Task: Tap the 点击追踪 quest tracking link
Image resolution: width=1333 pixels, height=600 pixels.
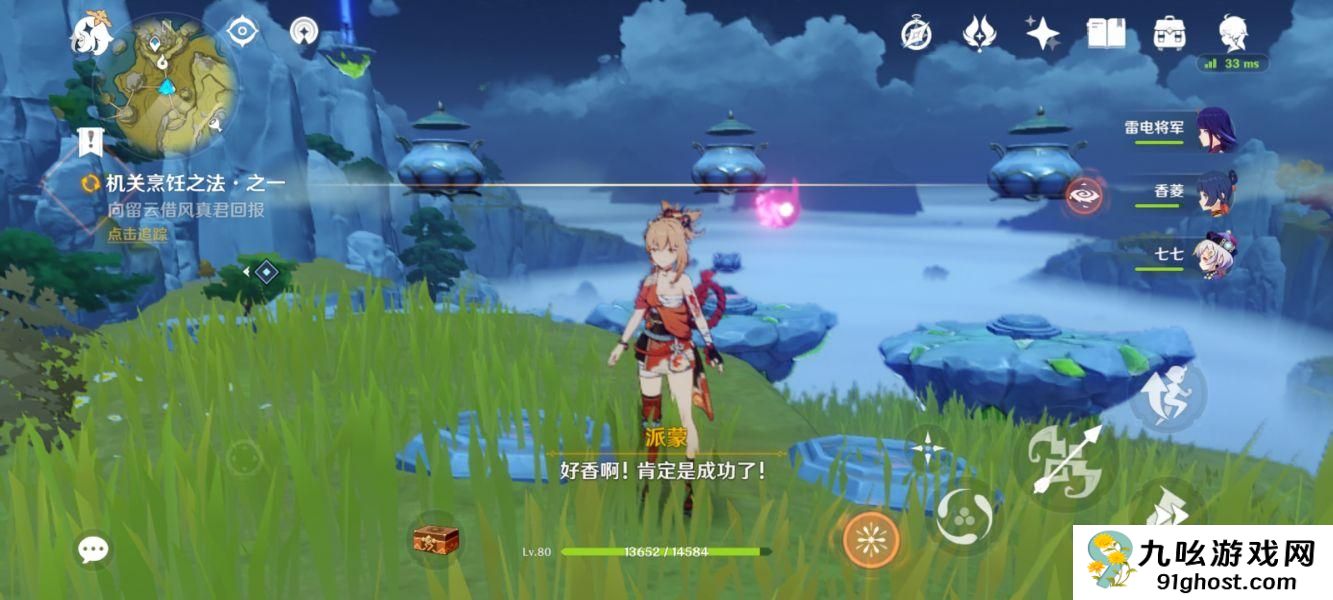Action: pos(138,234)
